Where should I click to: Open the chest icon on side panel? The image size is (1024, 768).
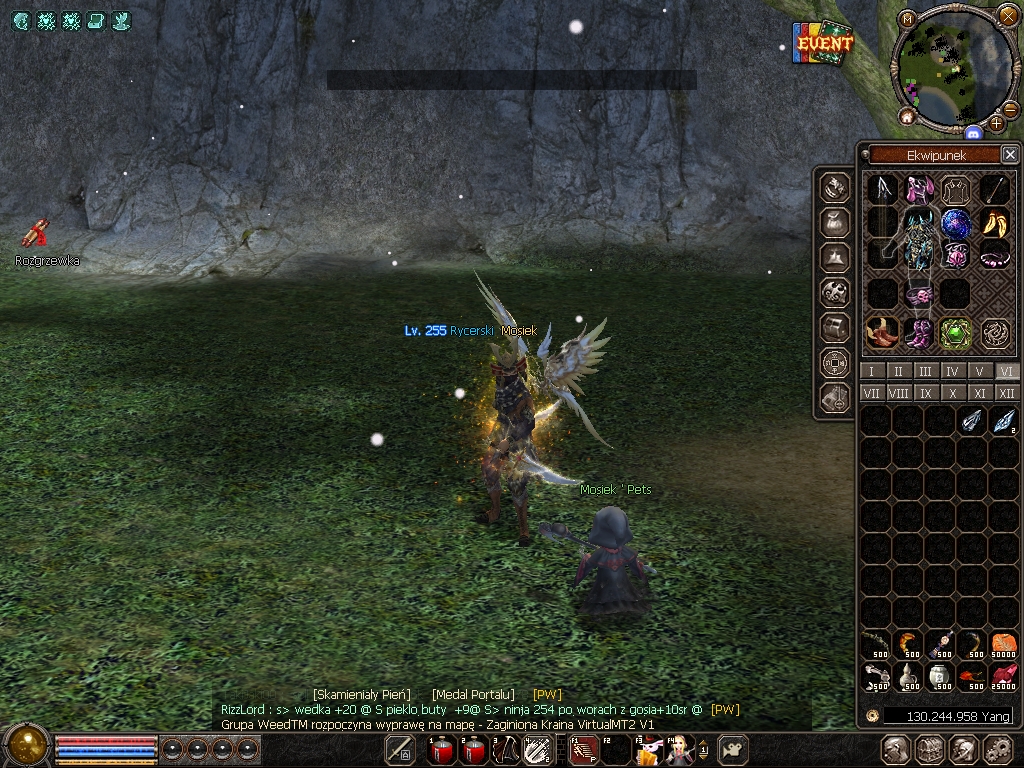pos(835,326)
